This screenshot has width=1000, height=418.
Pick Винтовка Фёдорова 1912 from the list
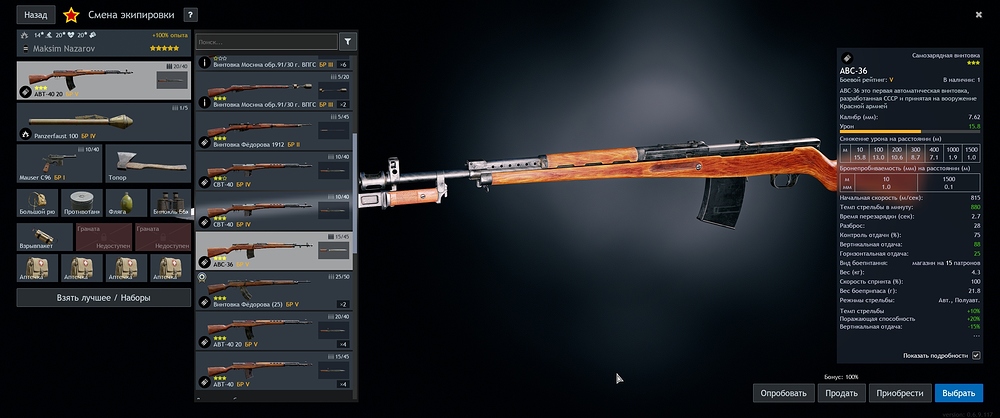[275, 131]
